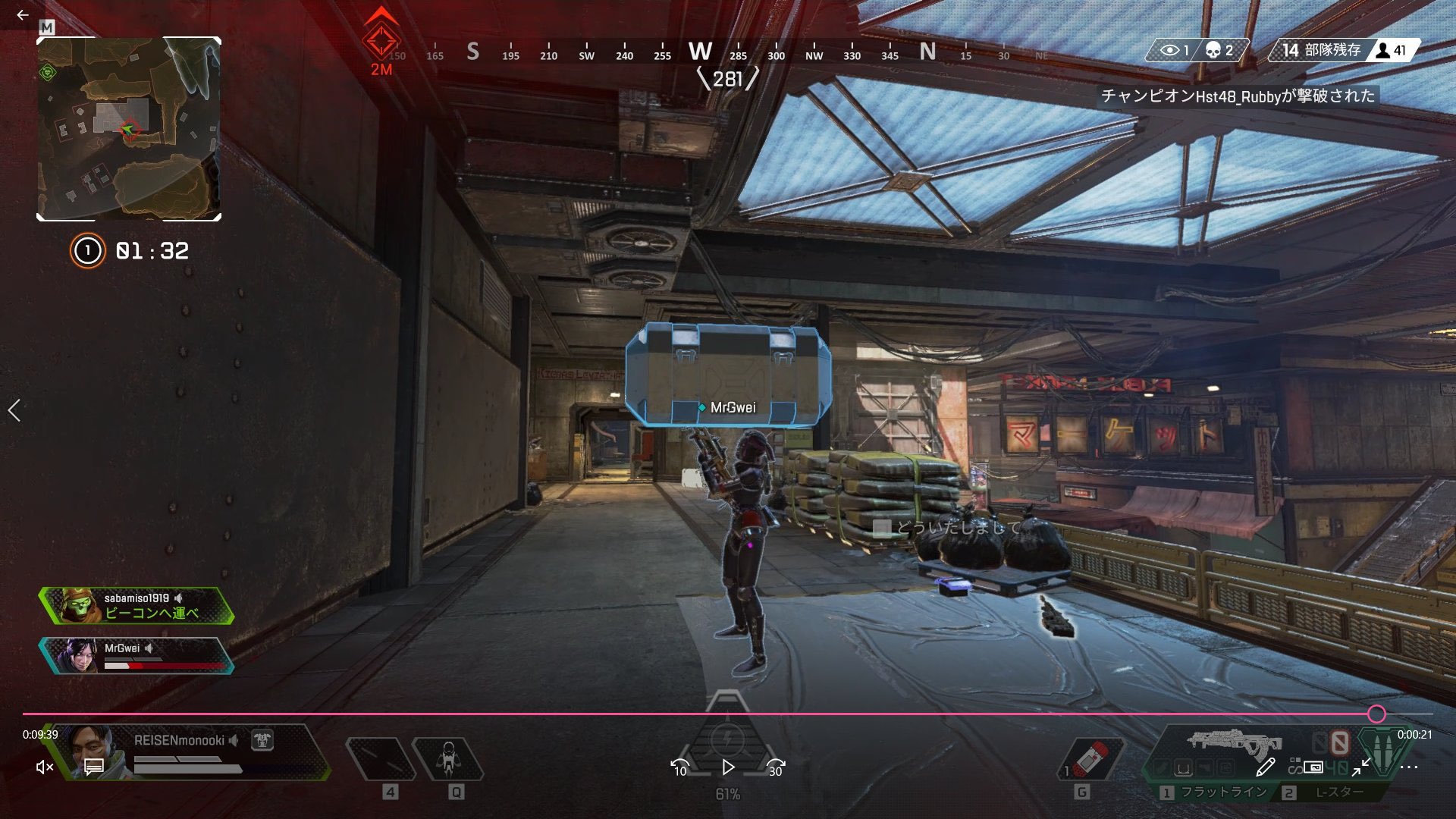Skip forward 30 seconds
The image size is (1456, 819).
(775, 767)
